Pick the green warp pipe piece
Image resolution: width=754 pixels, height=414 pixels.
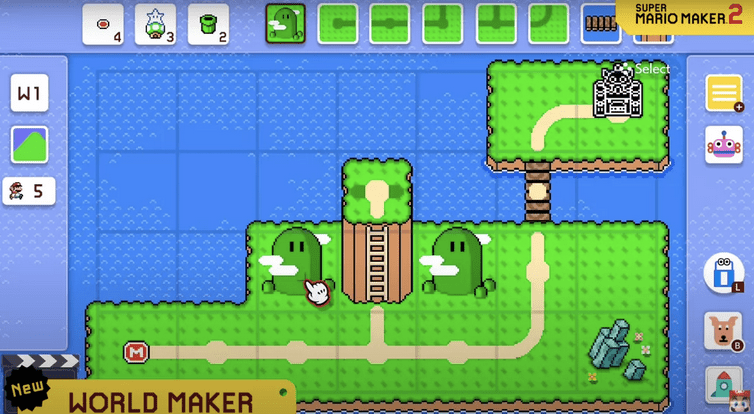208,24
